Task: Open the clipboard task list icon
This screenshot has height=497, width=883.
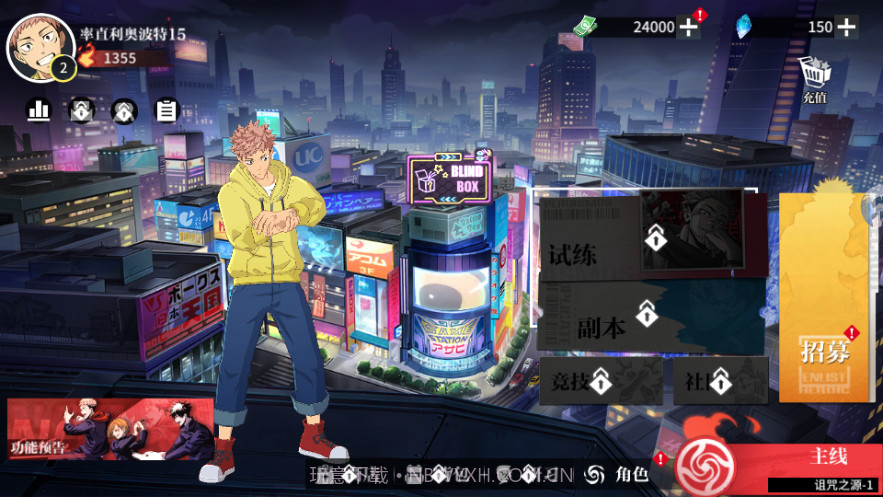Action: pos(166,110)
